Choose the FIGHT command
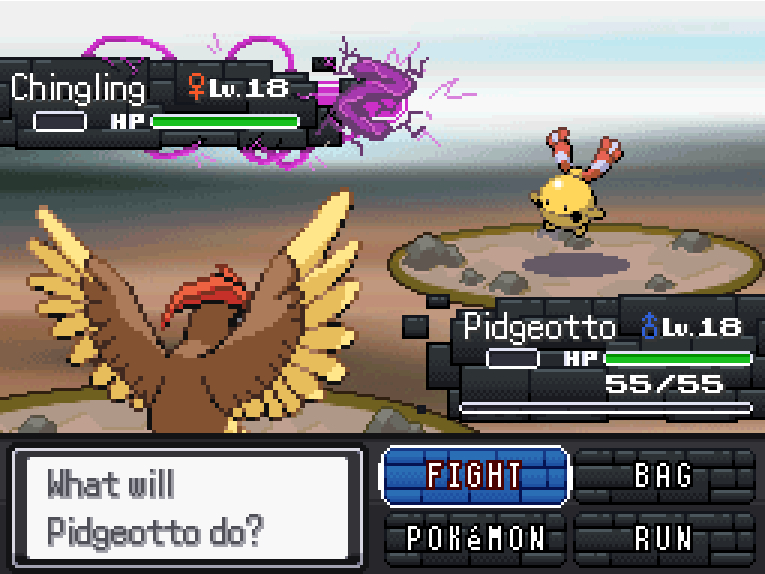Viewport: 765px width, 574px height. pyautogui.click(x=474, y=475)
